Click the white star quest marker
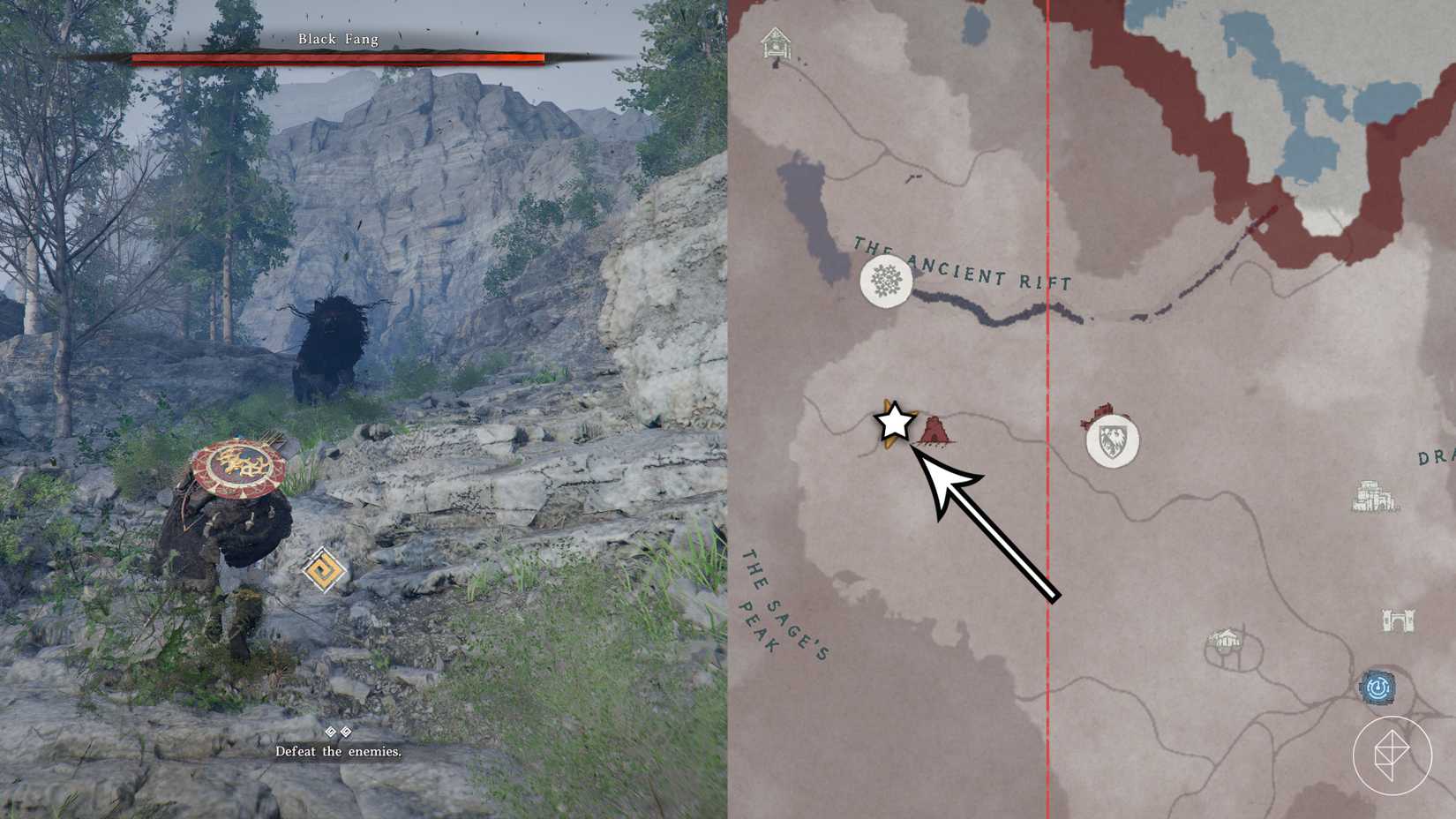Screen dimensions: 1456x819 point(895,423)
